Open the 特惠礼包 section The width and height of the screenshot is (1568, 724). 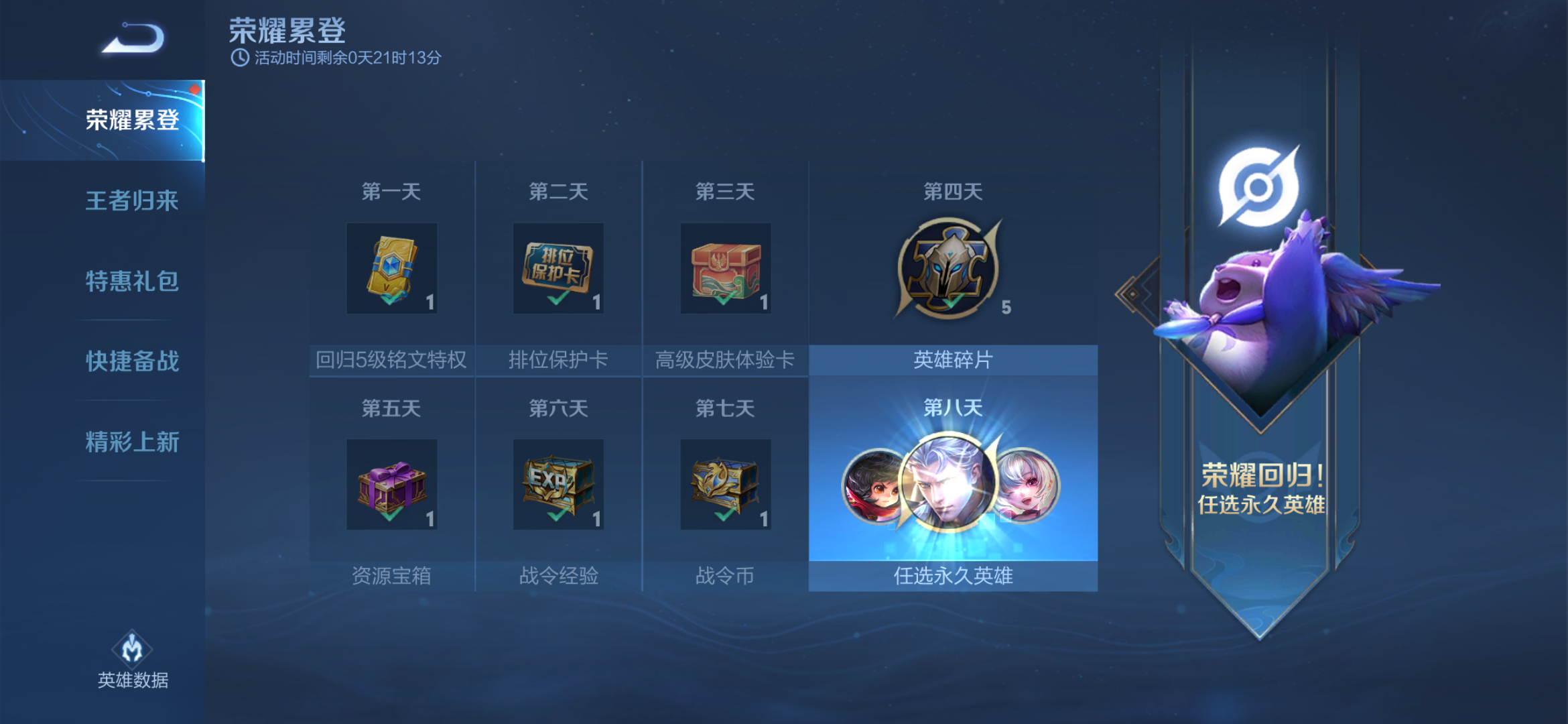(131, 282)
